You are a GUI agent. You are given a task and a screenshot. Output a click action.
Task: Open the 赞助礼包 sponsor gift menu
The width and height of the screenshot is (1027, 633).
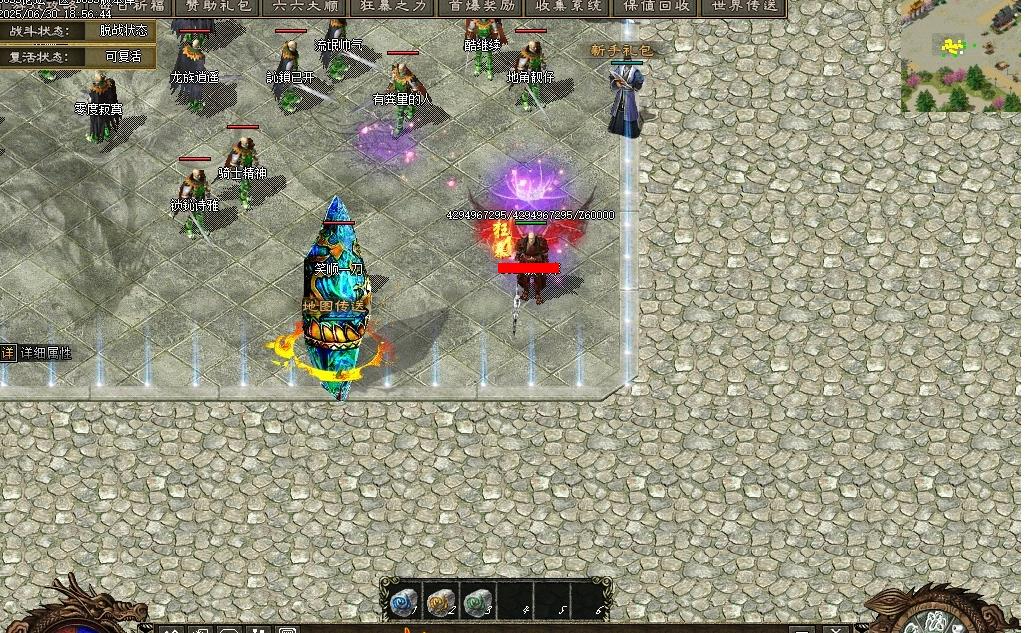218,6
